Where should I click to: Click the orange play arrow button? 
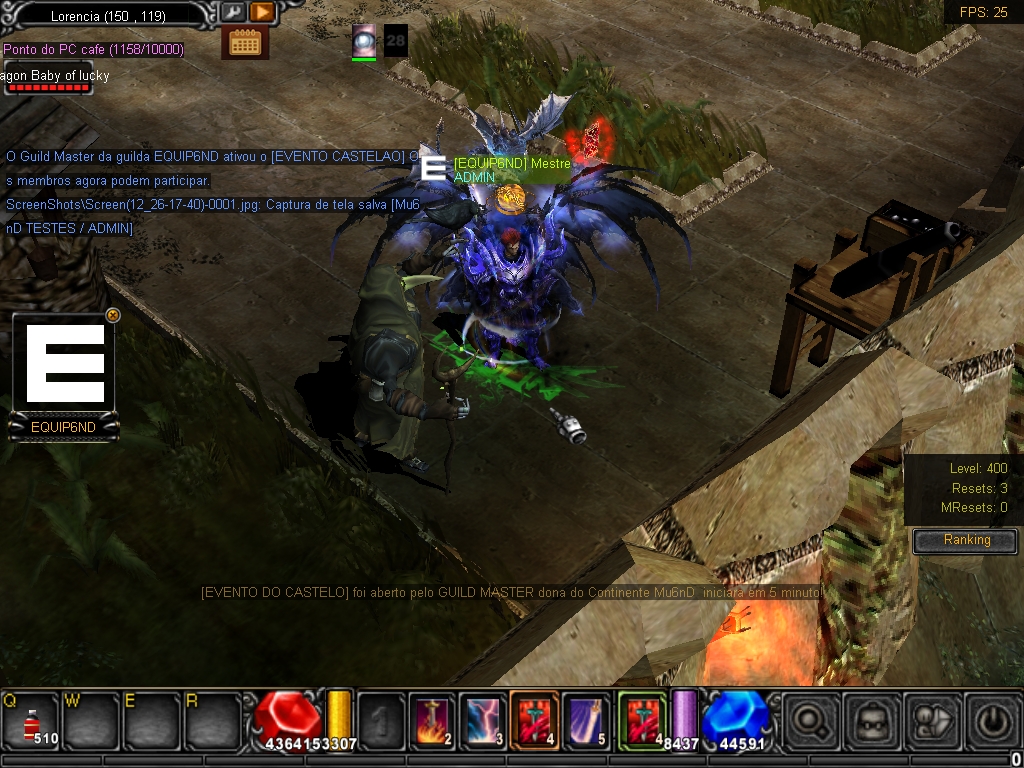(262, 12)
